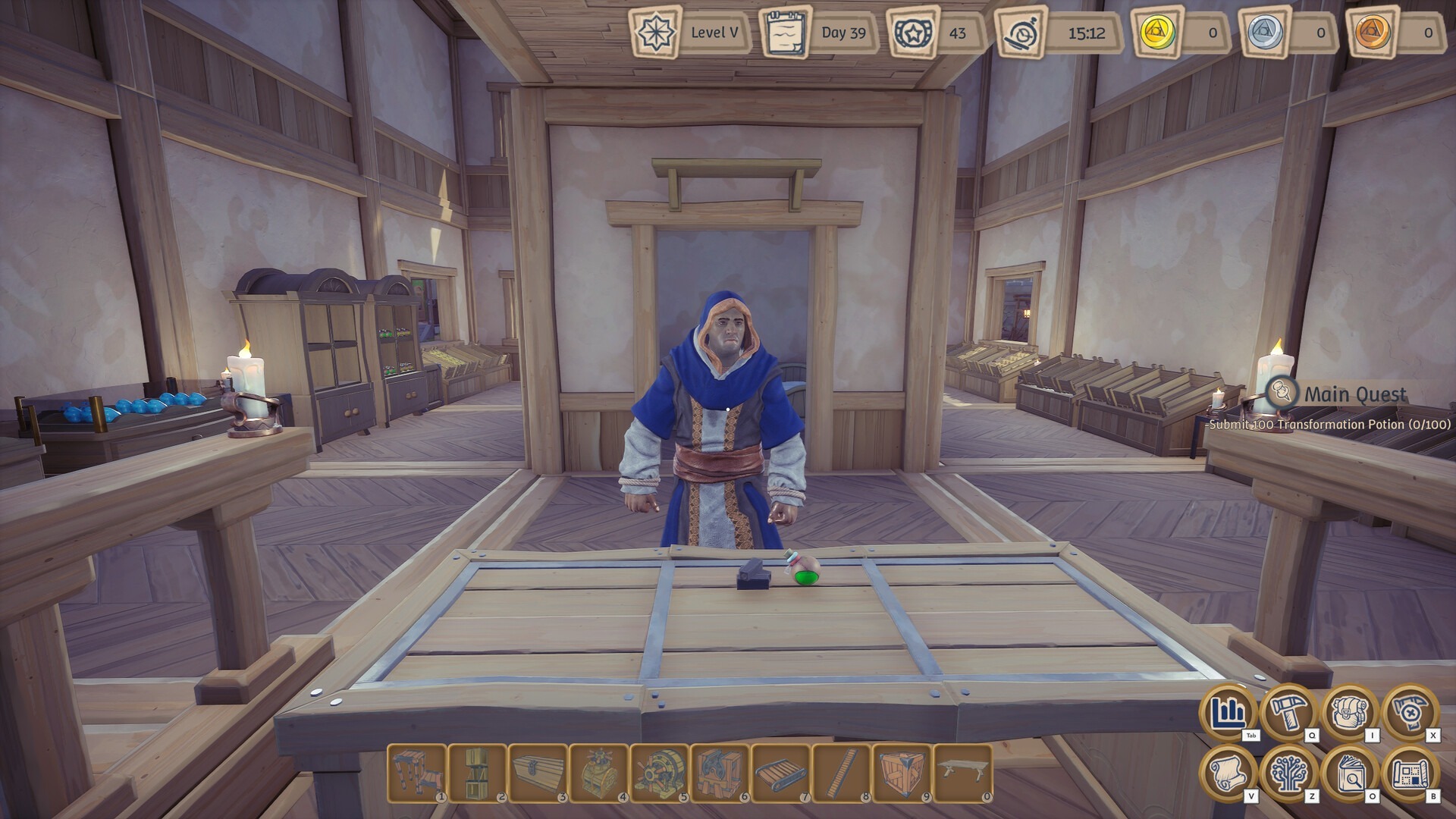Viewport: 1456px width, 819px height.
Task: Select the conveyor belt hotbar slot
Action: point(781,773)
